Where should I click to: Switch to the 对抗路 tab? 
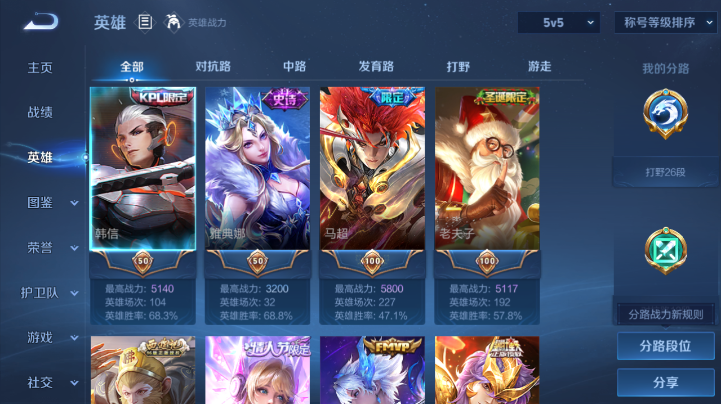click(x=213, y=67)
